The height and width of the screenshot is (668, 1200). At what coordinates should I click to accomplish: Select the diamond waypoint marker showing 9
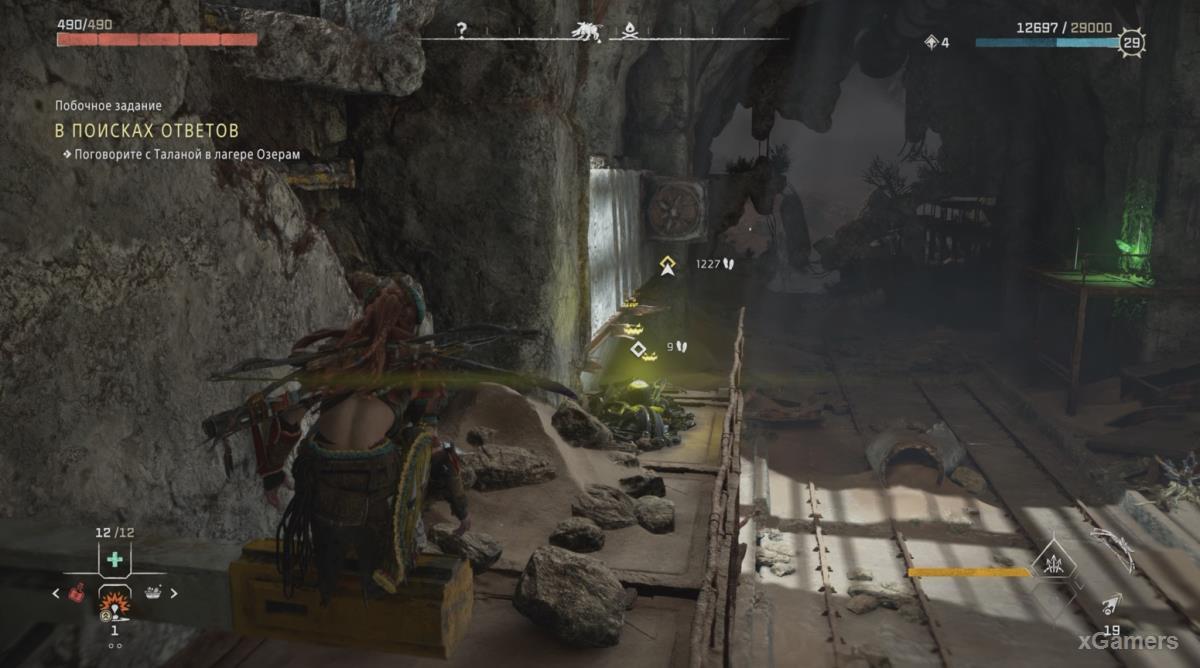(x=637, y=348)
